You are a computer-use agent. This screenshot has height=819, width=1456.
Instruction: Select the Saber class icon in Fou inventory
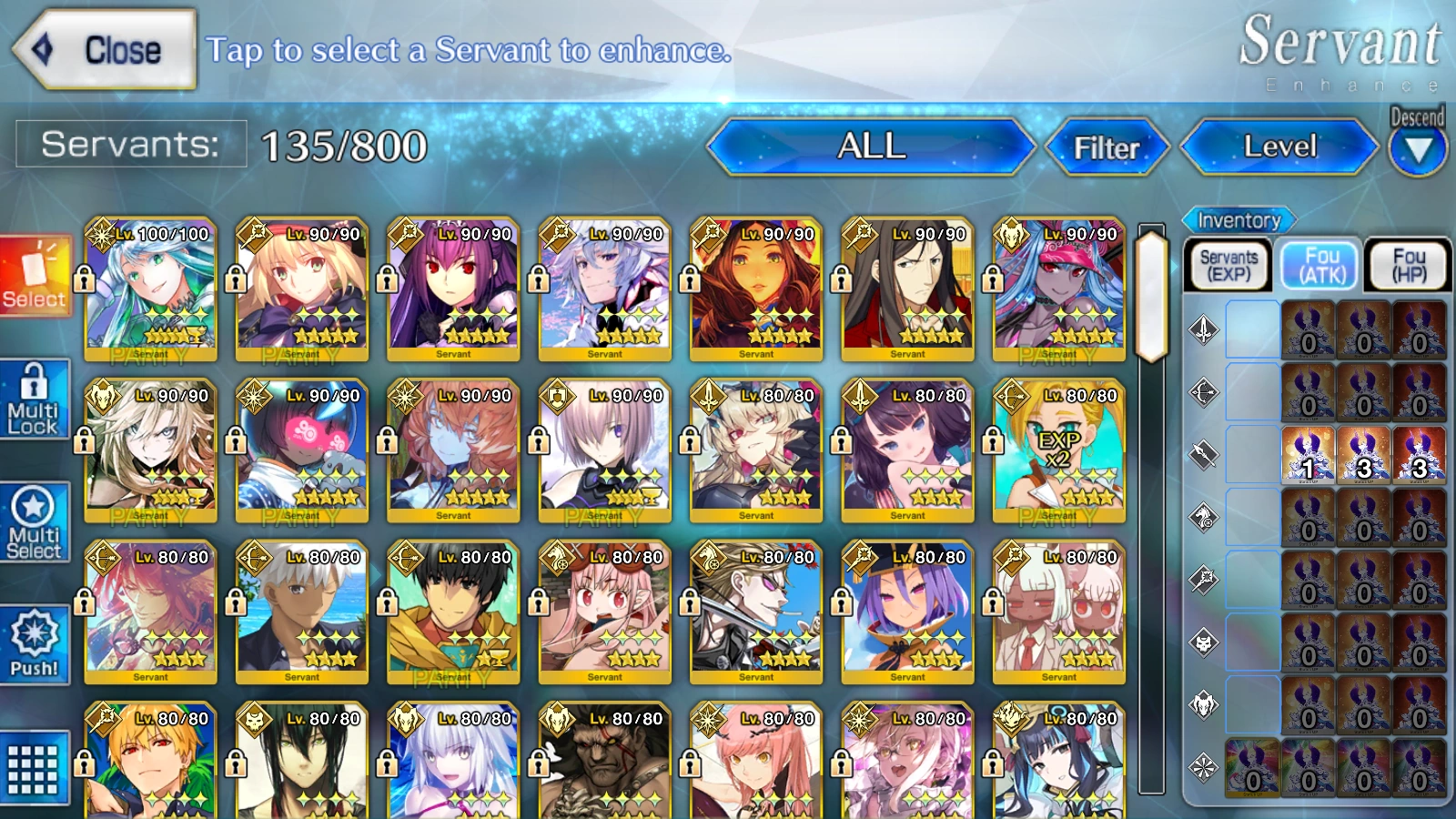[1203, 330]
